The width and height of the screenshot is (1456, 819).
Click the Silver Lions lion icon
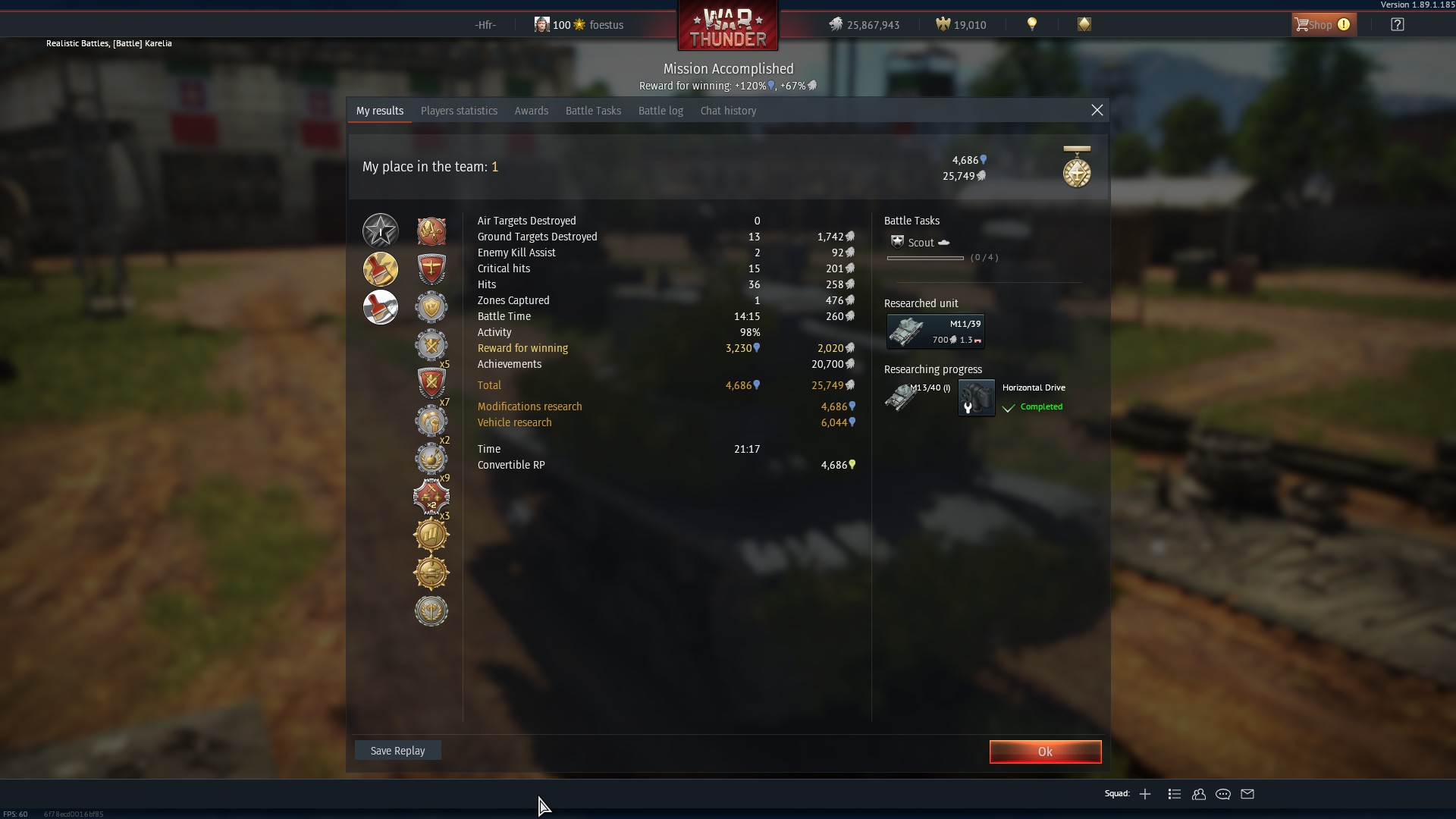pos(837,24)
